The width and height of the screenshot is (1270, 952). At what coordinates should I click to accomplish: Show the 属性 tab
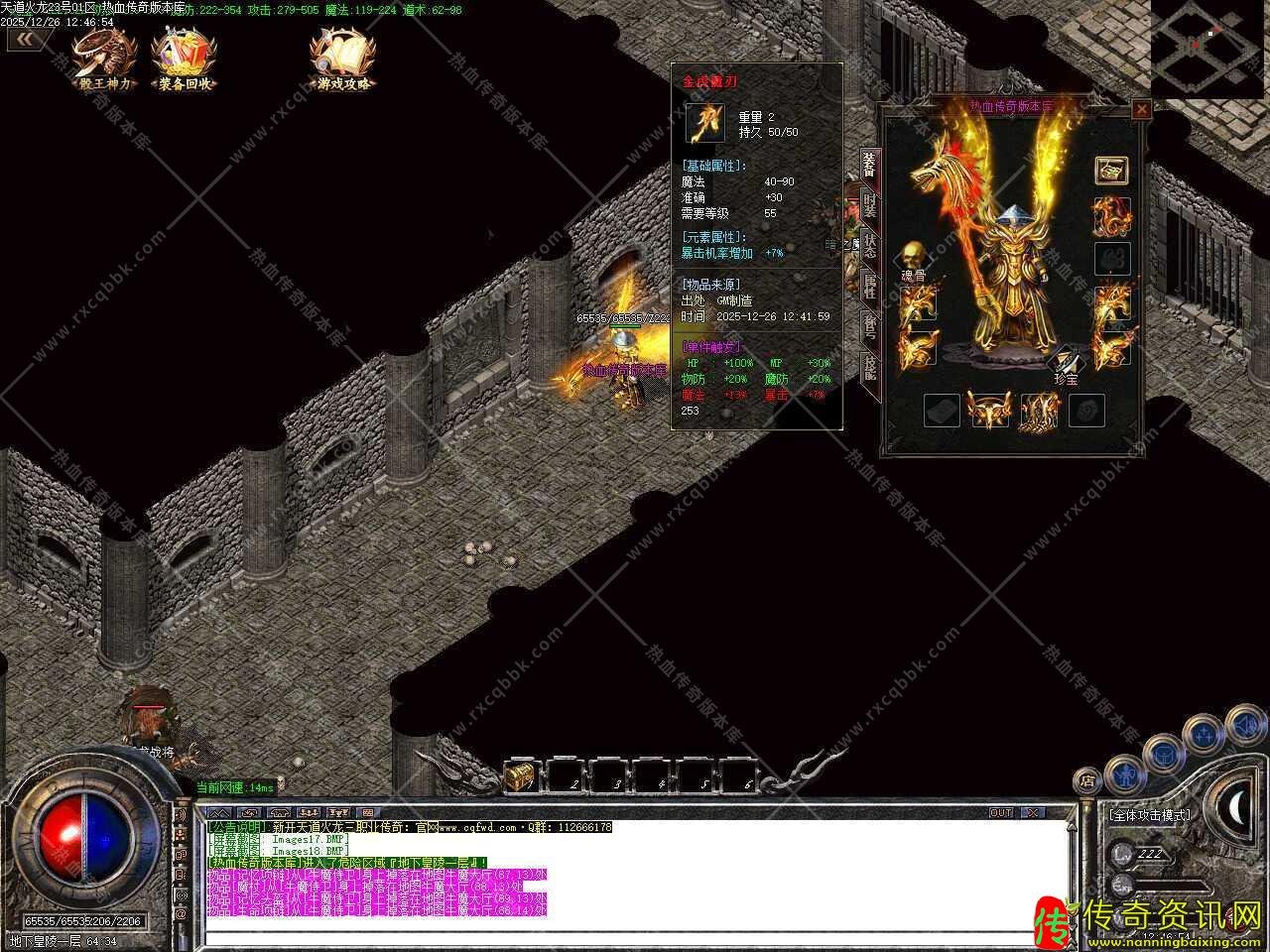[x=869, y=288]
